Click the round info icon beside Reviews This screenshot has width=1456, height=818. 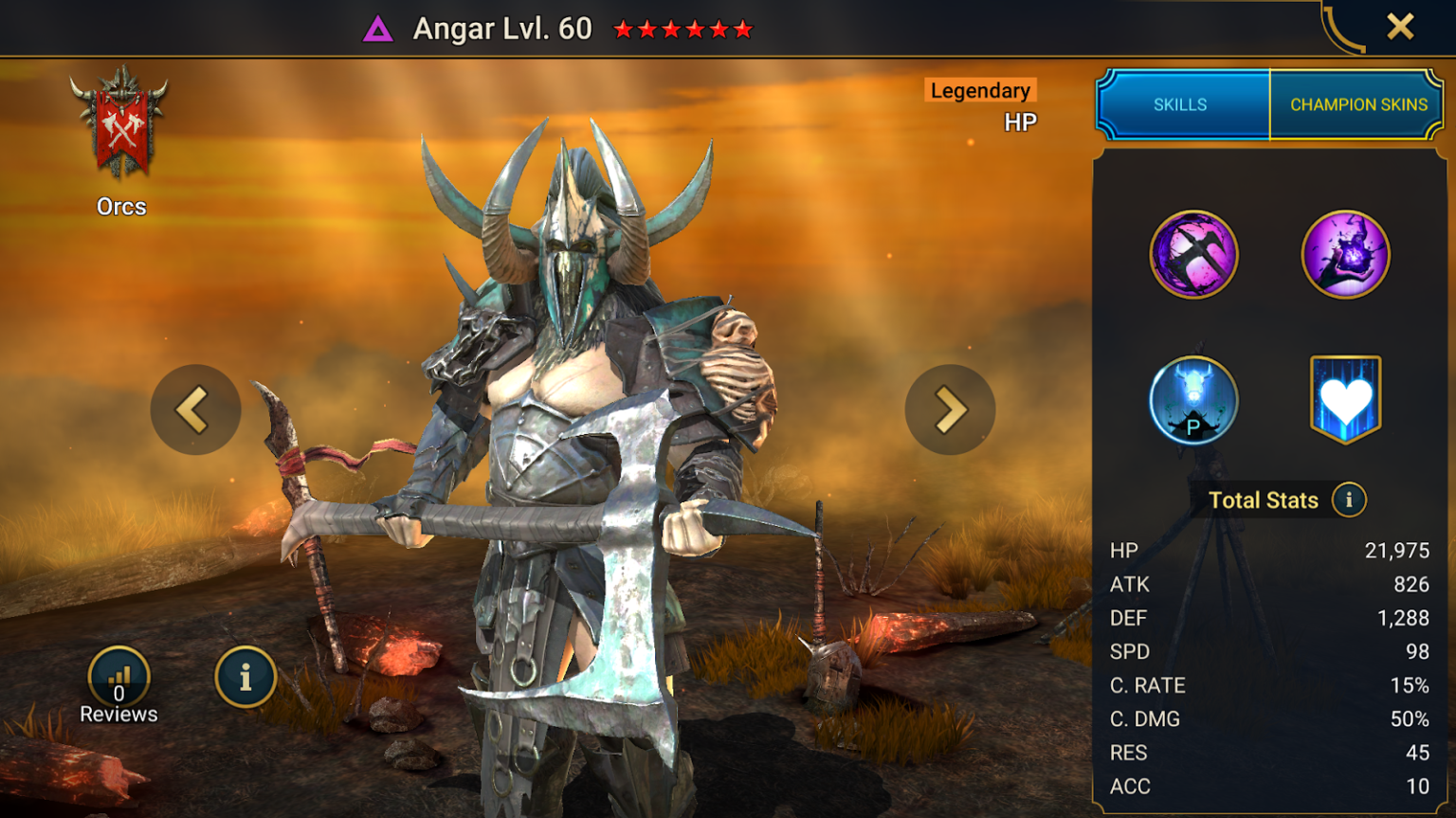coord(246,677)
